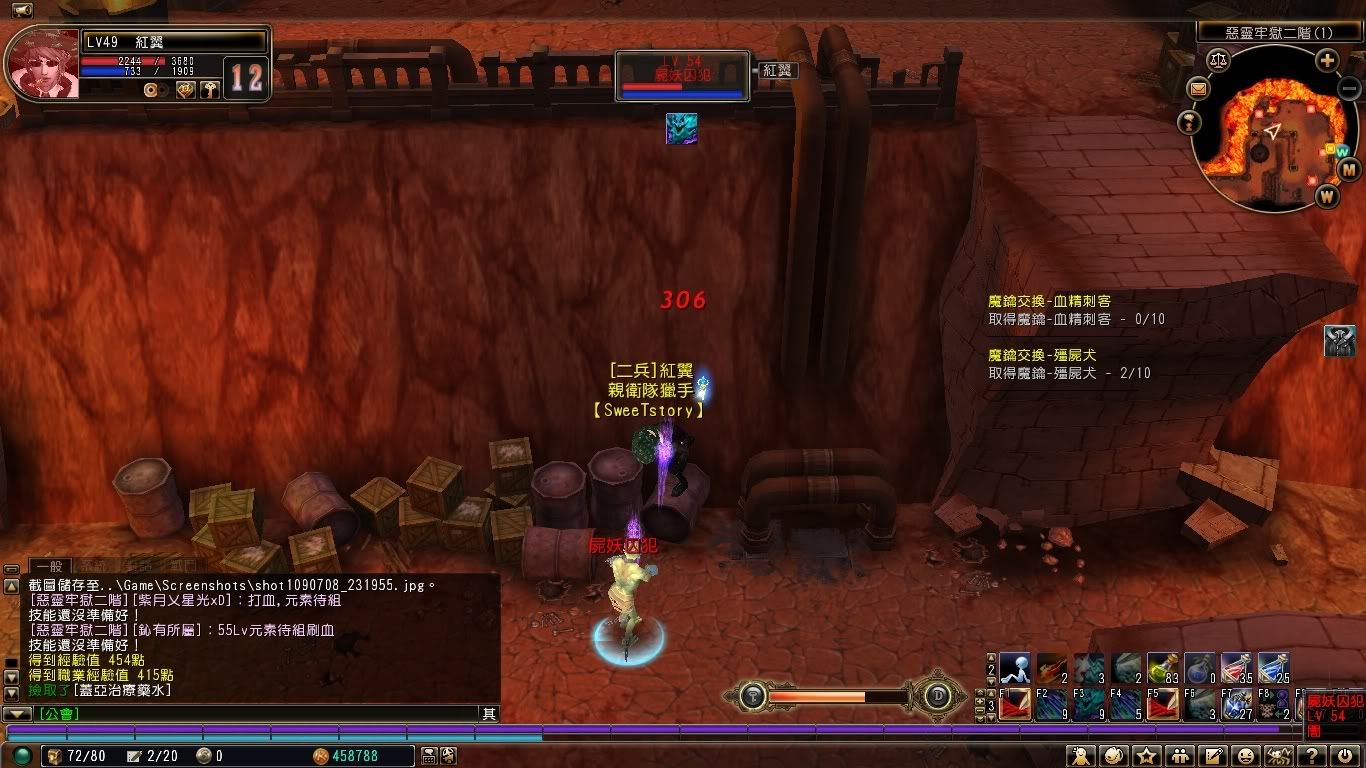Open the friends two-people icon button
The height and width of the screenshot is (768, 1366).
[x=1180, y=756]
